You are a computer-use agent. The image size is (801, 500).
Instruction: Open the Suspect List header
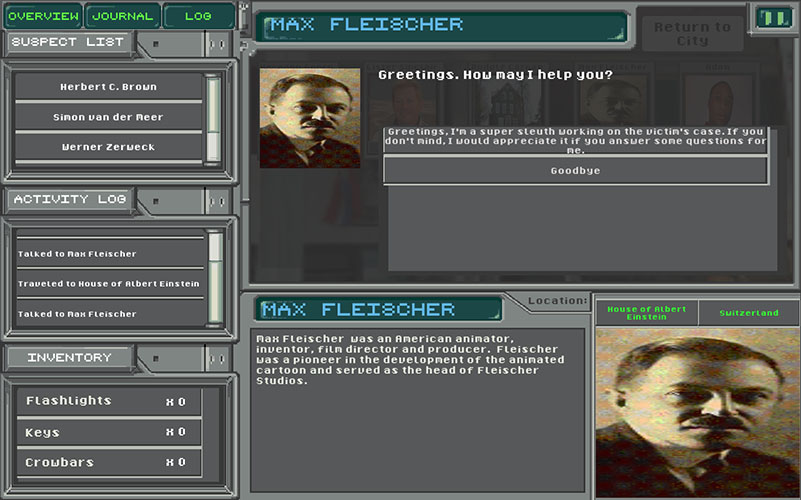[70, 42]
